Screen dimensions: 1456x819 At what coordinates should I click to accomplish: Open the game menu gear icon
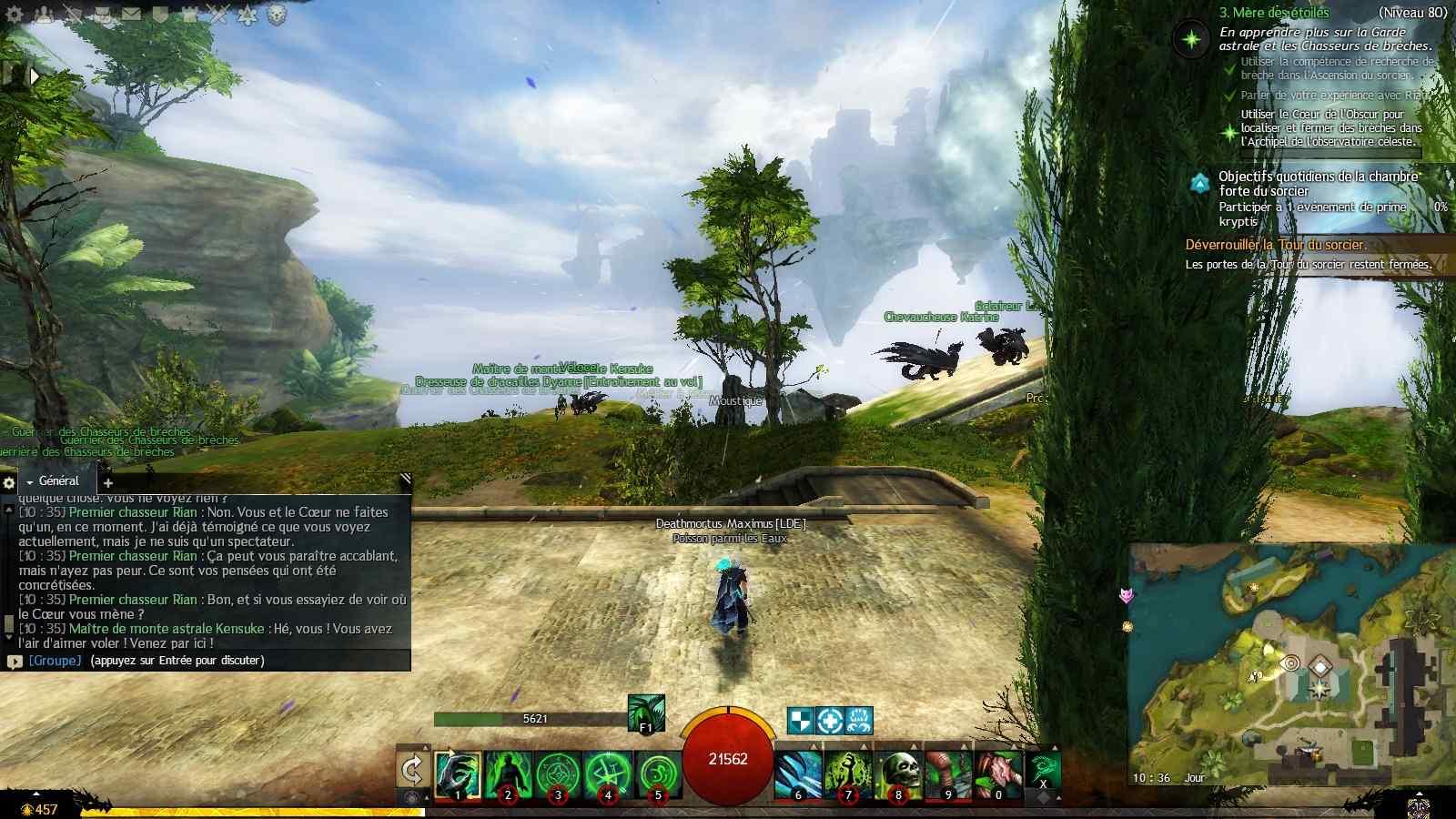point(15,14)
